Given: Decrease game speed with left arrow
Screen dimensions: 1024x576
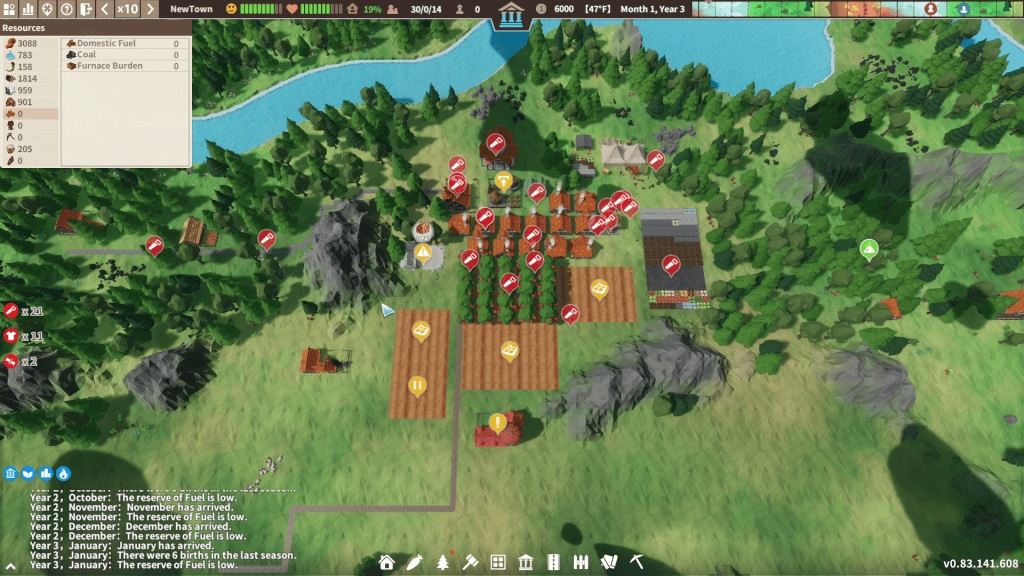Looking at the screenshot, I should point(105,9).
